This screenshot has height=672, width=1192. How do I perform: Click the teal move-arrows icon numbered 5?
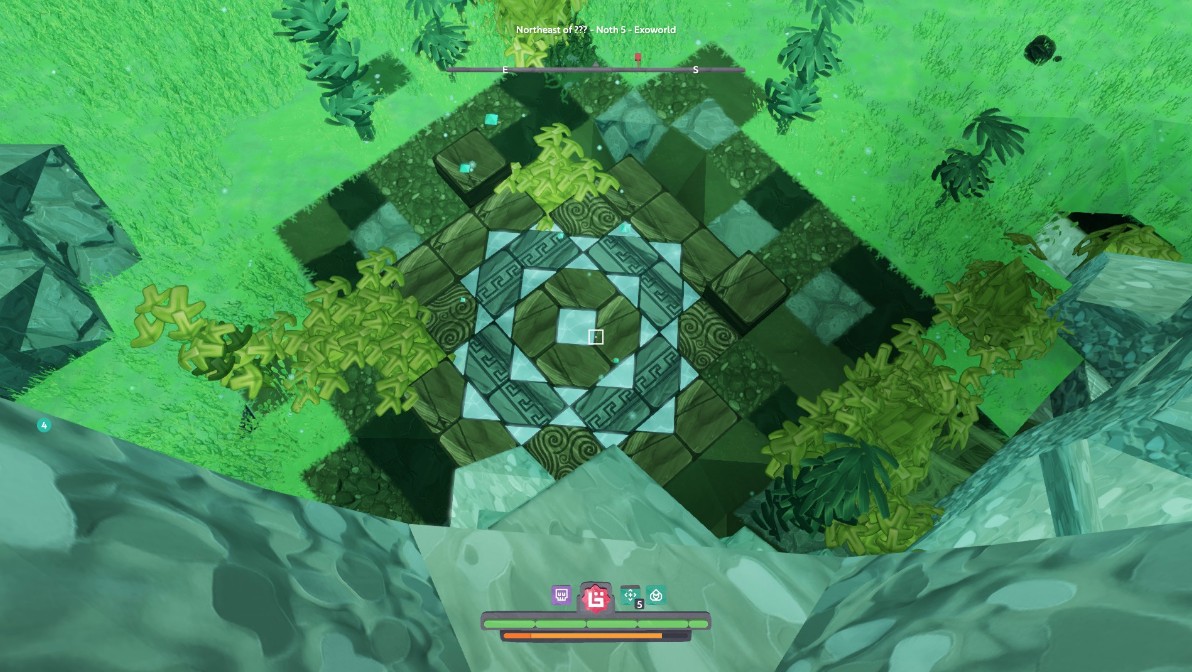pos(631,596)
